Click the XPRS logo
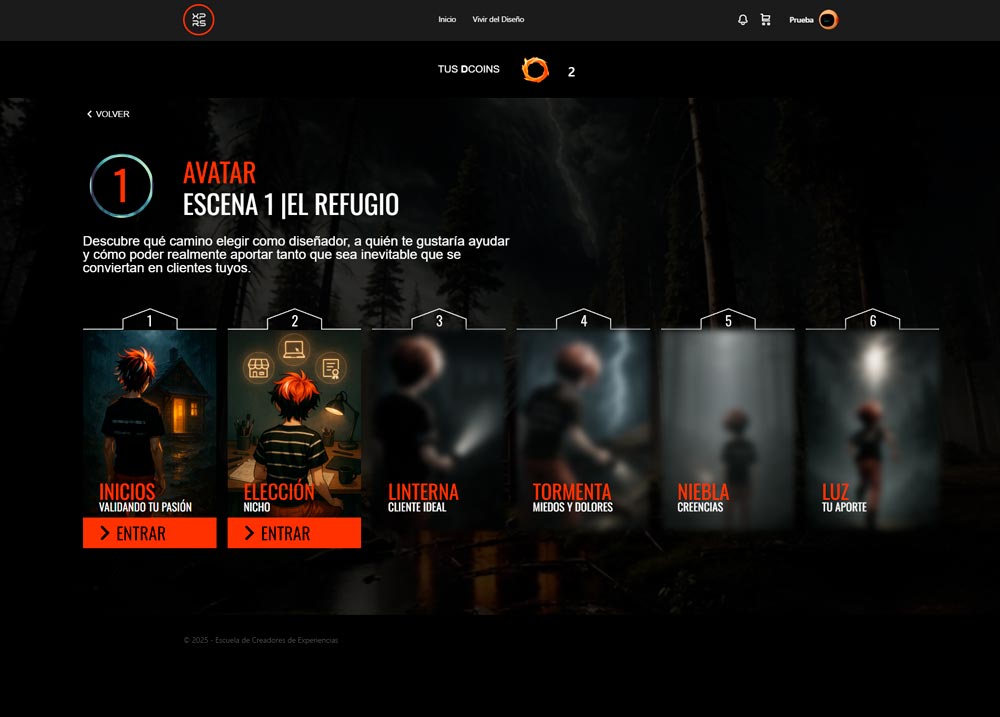 [198, 20]
